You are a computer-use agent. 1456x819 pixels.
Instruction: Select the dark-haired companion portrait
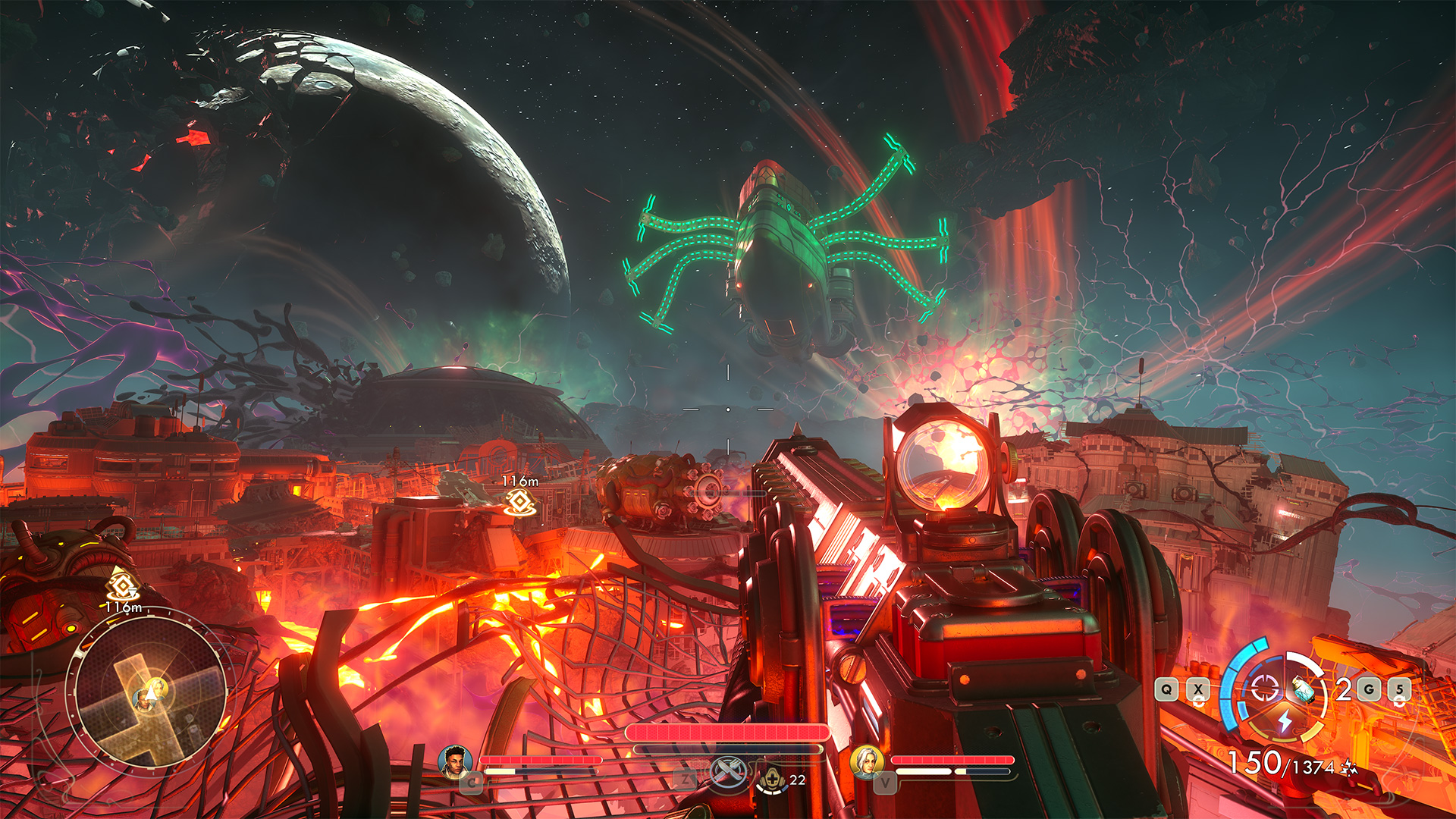(454, 761)
